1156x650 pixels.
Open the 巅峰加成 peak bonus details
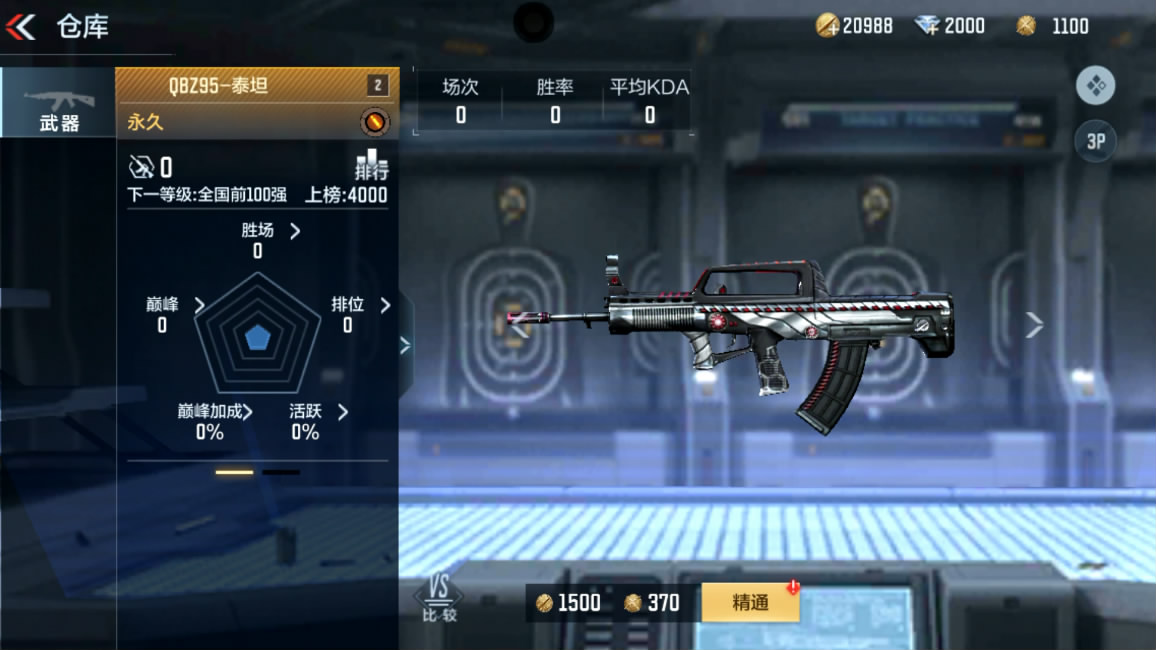tap(247, 412)
